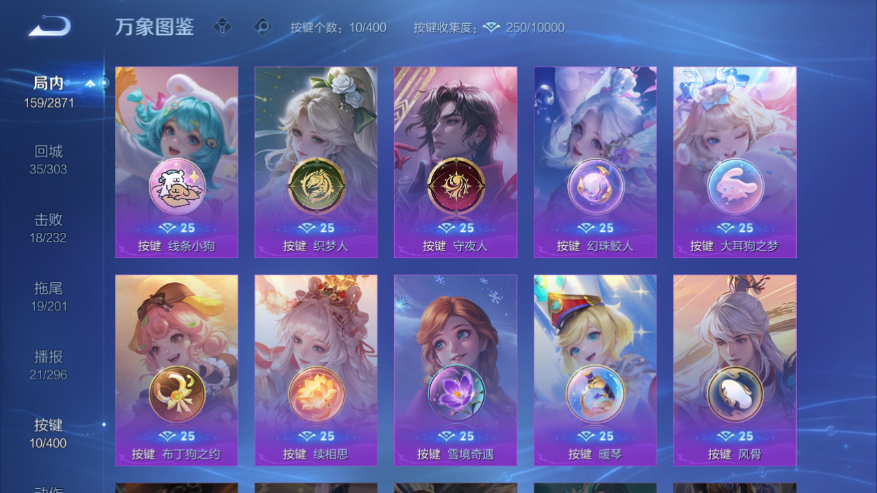Screen dimensions: 877x493
Task: Select the 幻珠鲛人 button skin card
Action: point(595,162)
